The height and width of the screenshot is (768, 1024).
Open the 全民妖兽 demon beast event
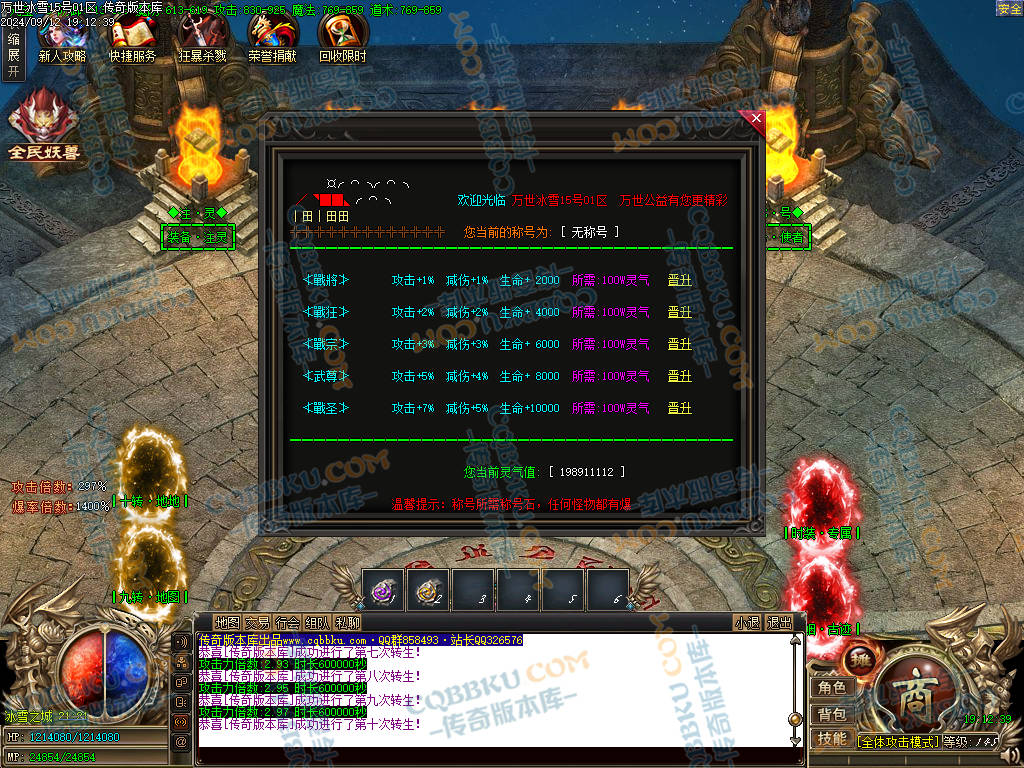click(x=43, y=125)
